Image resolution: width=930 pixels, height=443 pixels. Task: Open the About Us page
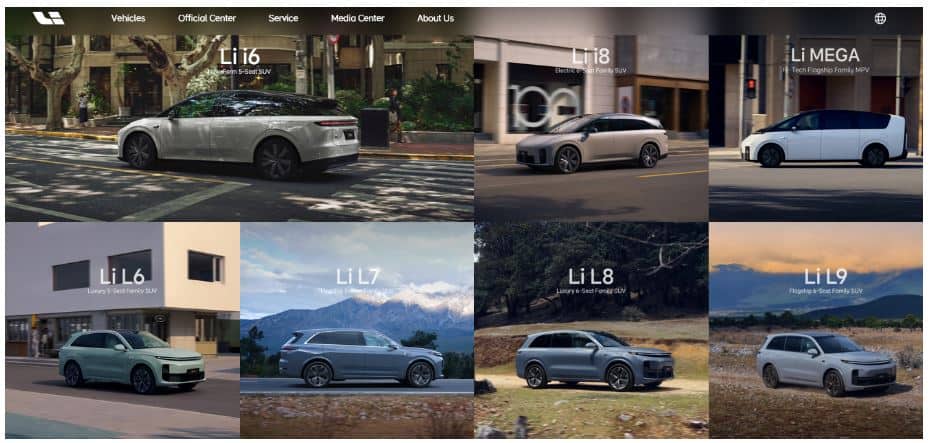pos(435,18)
